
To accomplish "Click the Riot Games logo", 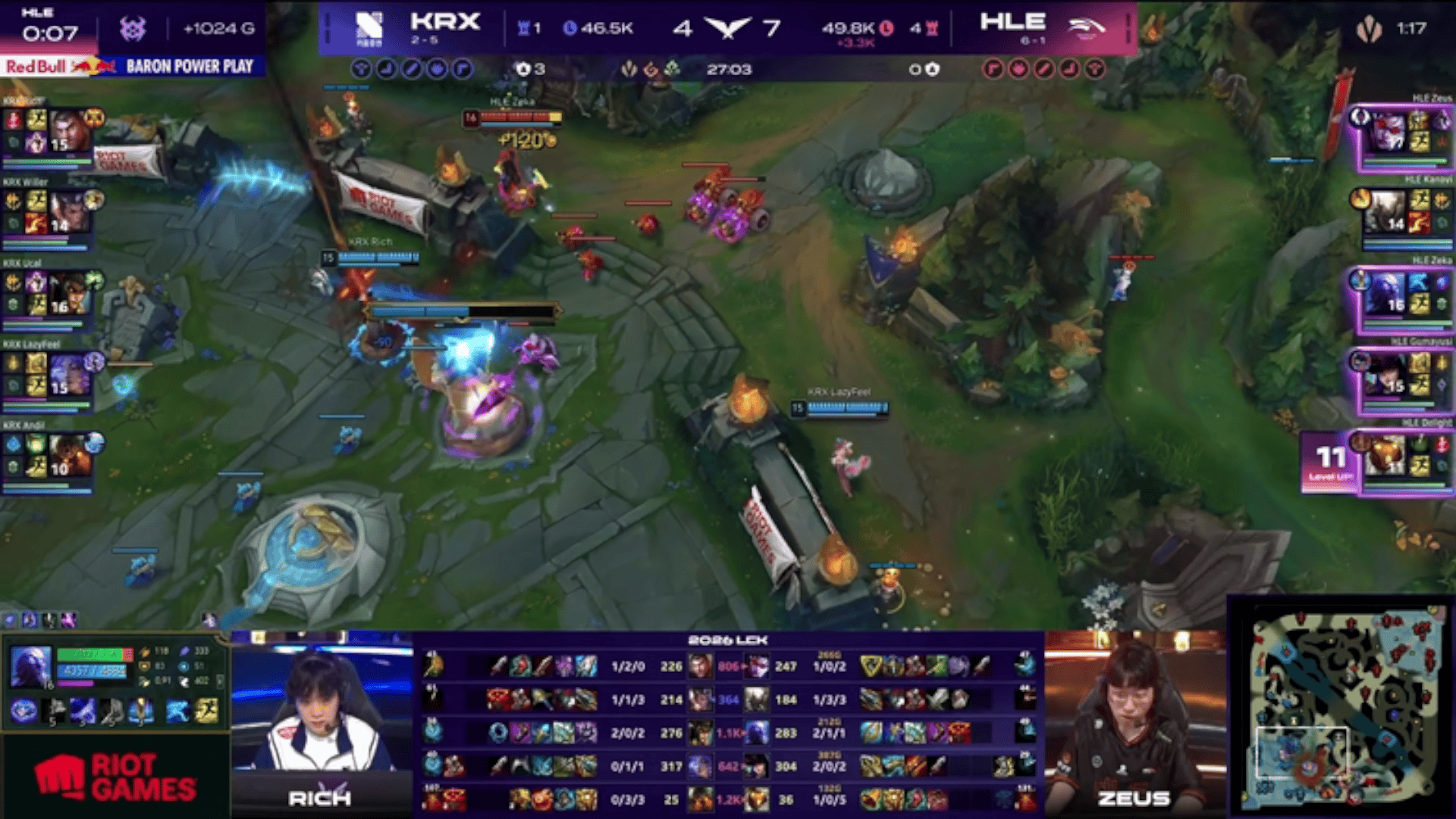I will [x=115, y=777].
